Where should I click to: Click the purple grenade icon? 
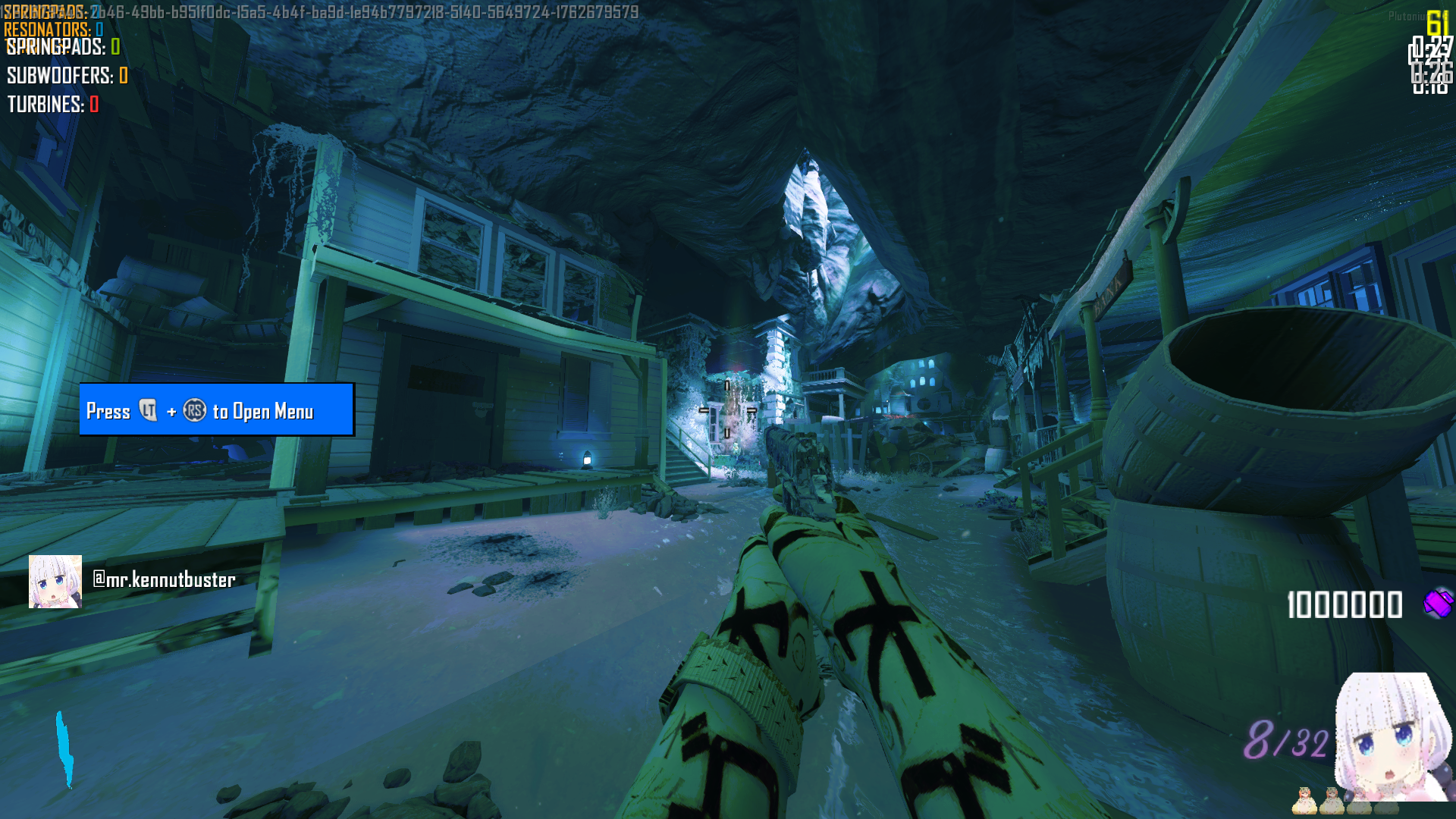pos(1437,604)
